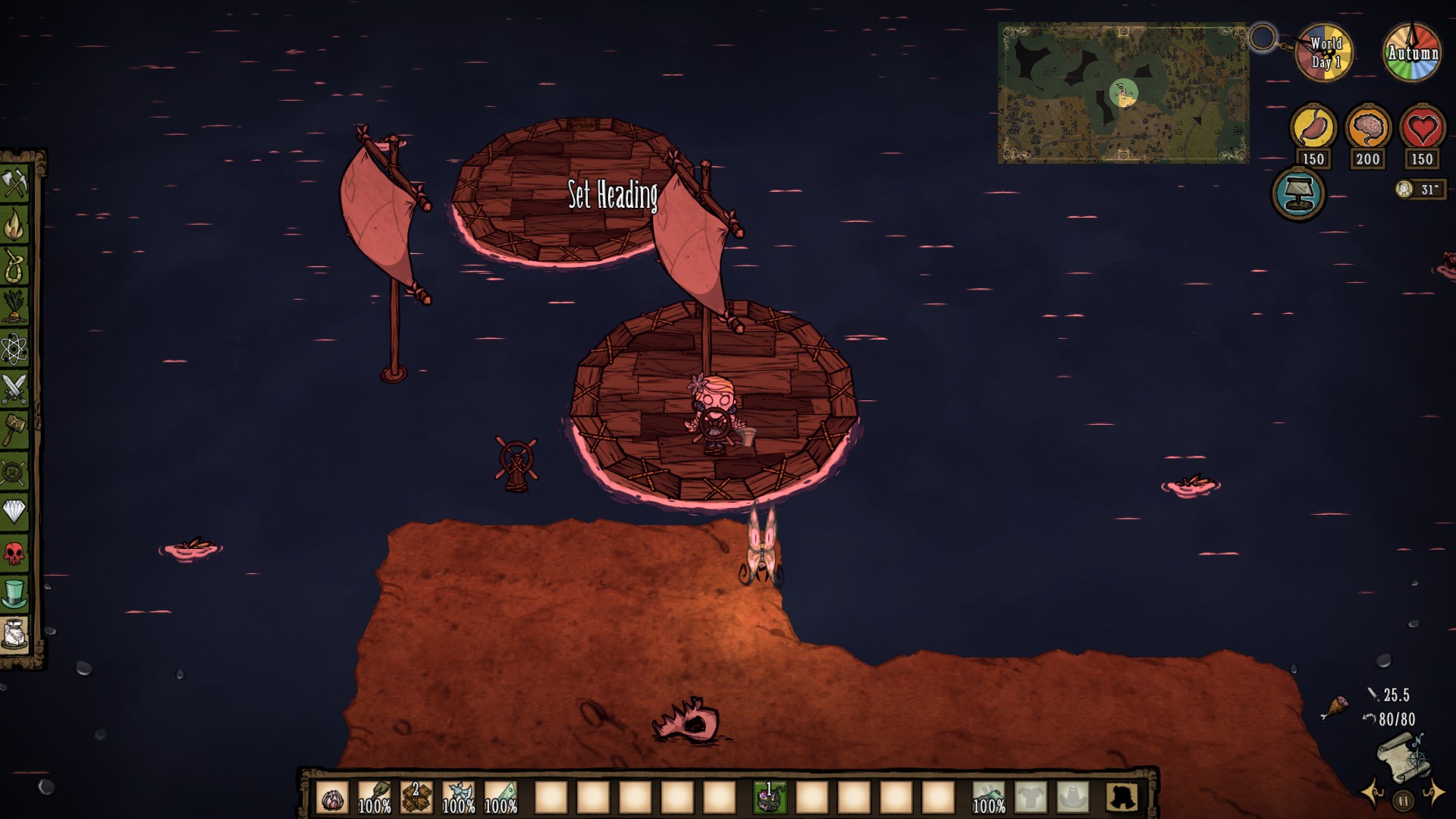Open the character-specific crafting tab at bottom
The height and width of the screenshot is (819, 1456).
pyautogui.click(x=14, y=635)
